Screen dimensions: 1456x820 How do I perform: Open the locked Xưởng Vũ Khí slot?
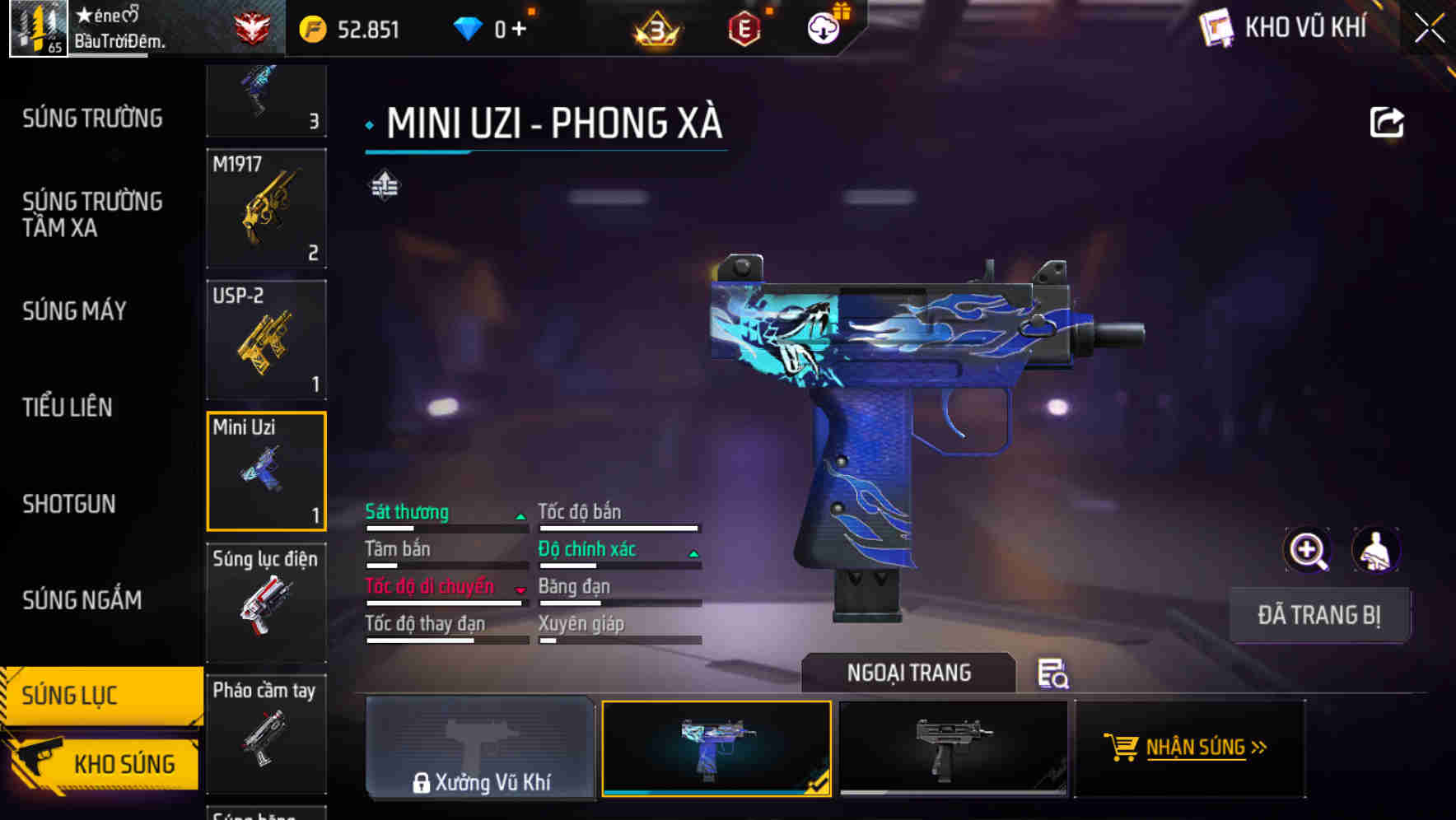[x=479, y=748]
